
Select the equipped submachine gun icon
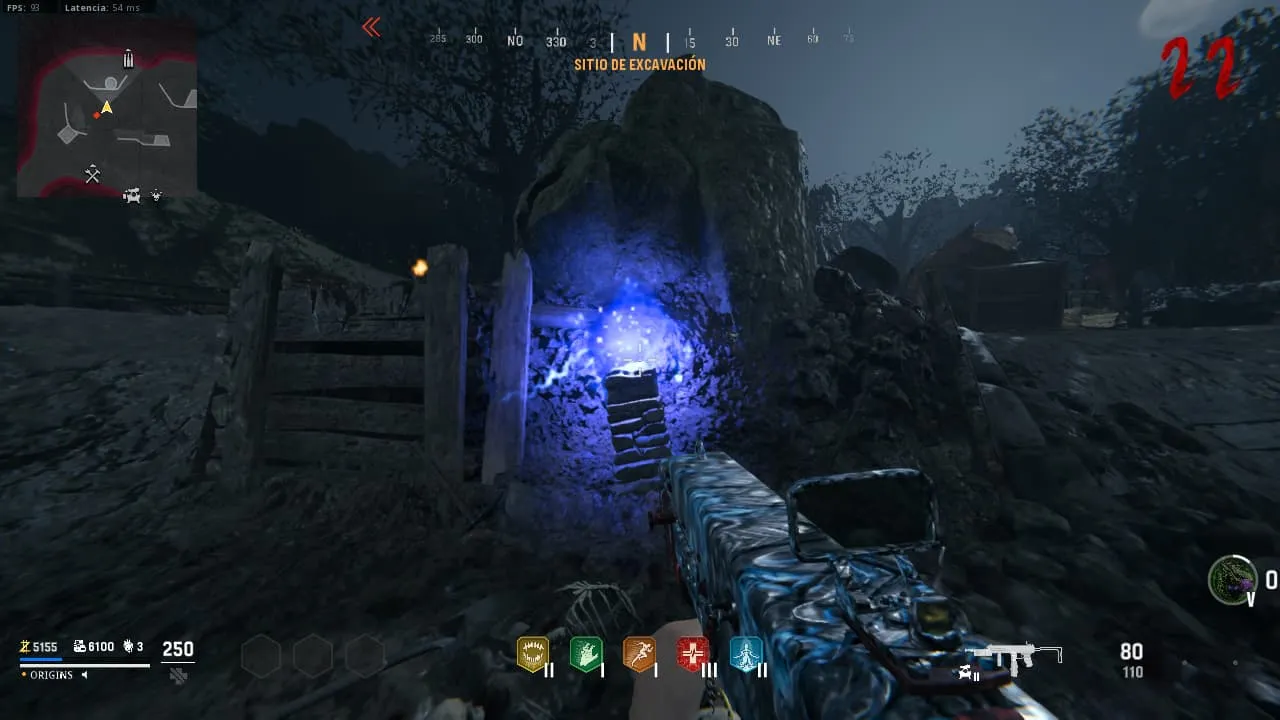tap(1014, 657)
